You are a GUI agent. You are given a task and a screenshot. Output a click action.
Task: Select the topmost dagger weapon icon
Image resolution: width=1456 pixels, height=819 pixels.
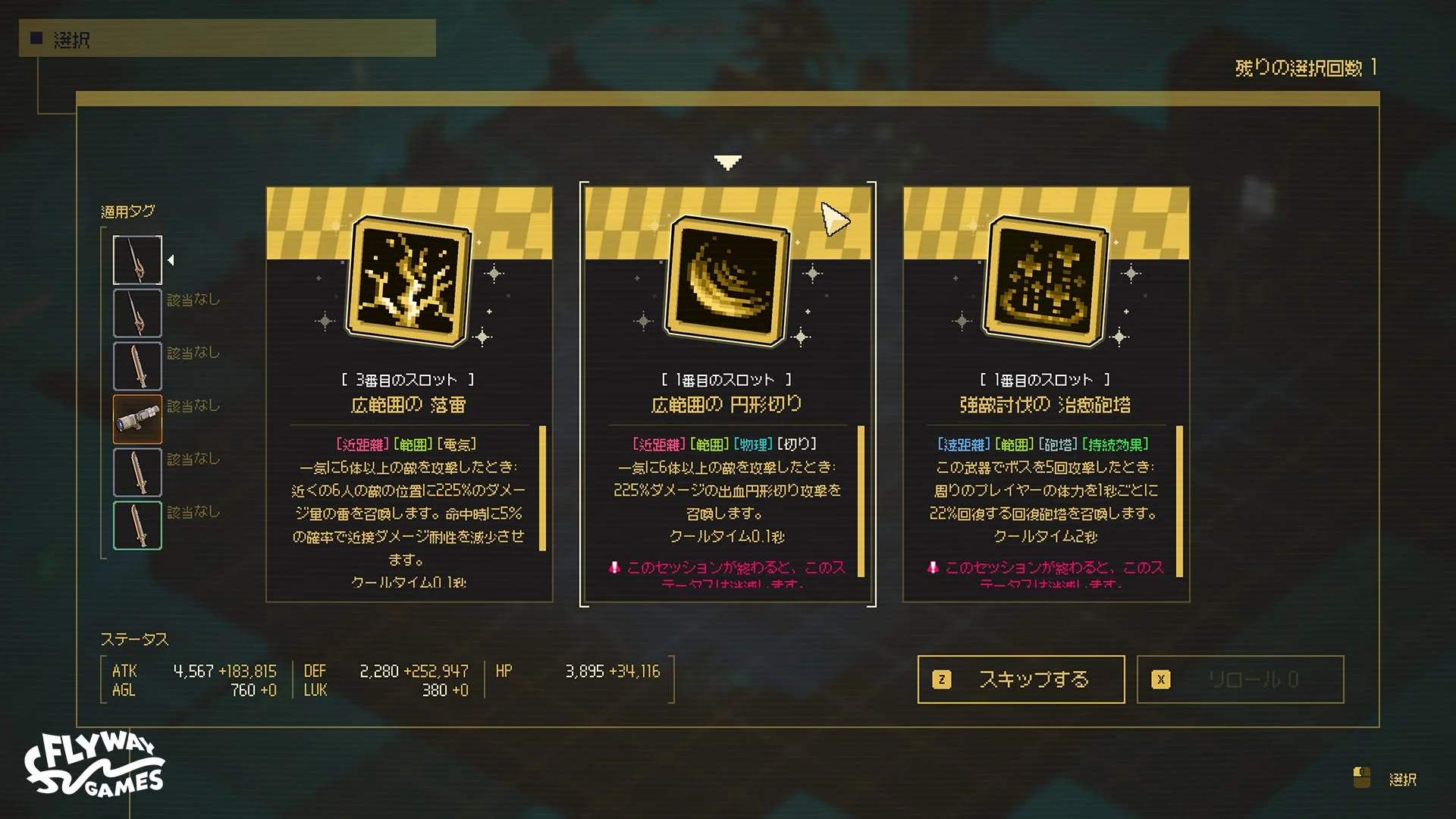tap(137, 259)
